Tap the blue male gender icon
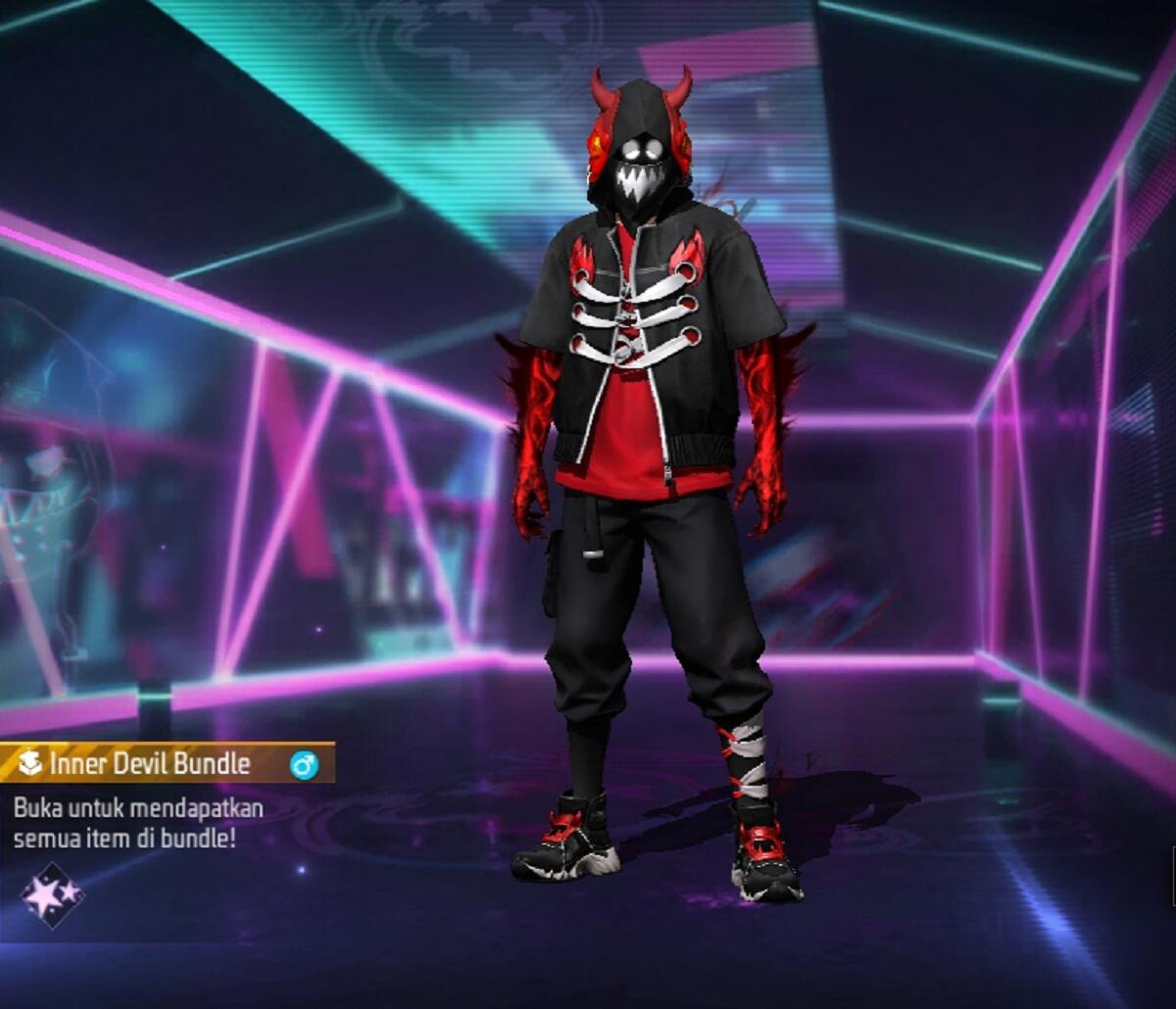Viewport: 1176px width, 1009px height. 304,765
